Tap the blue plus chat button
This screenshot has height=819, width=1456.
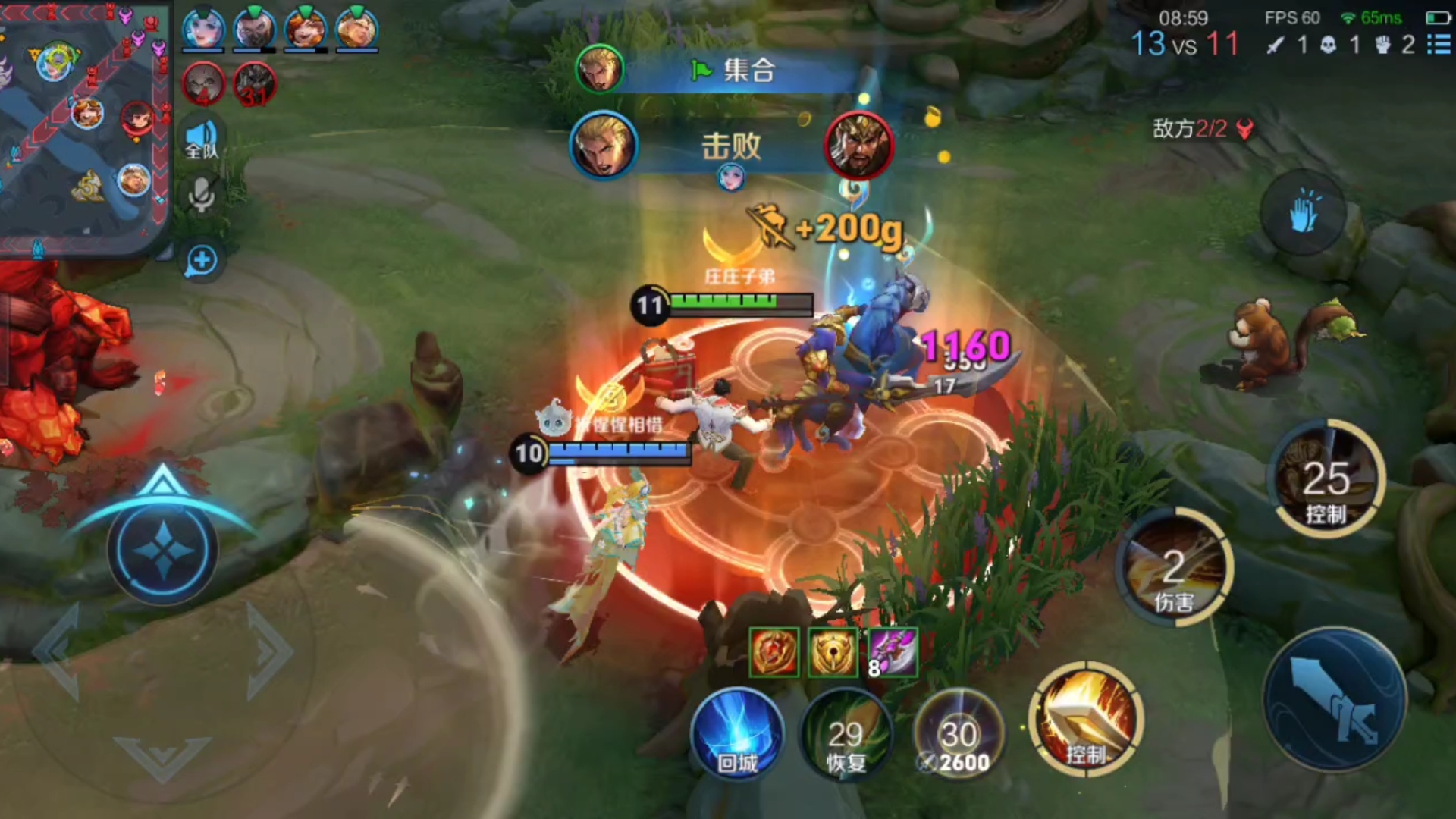pyautogui.click(x=202, y=261)
